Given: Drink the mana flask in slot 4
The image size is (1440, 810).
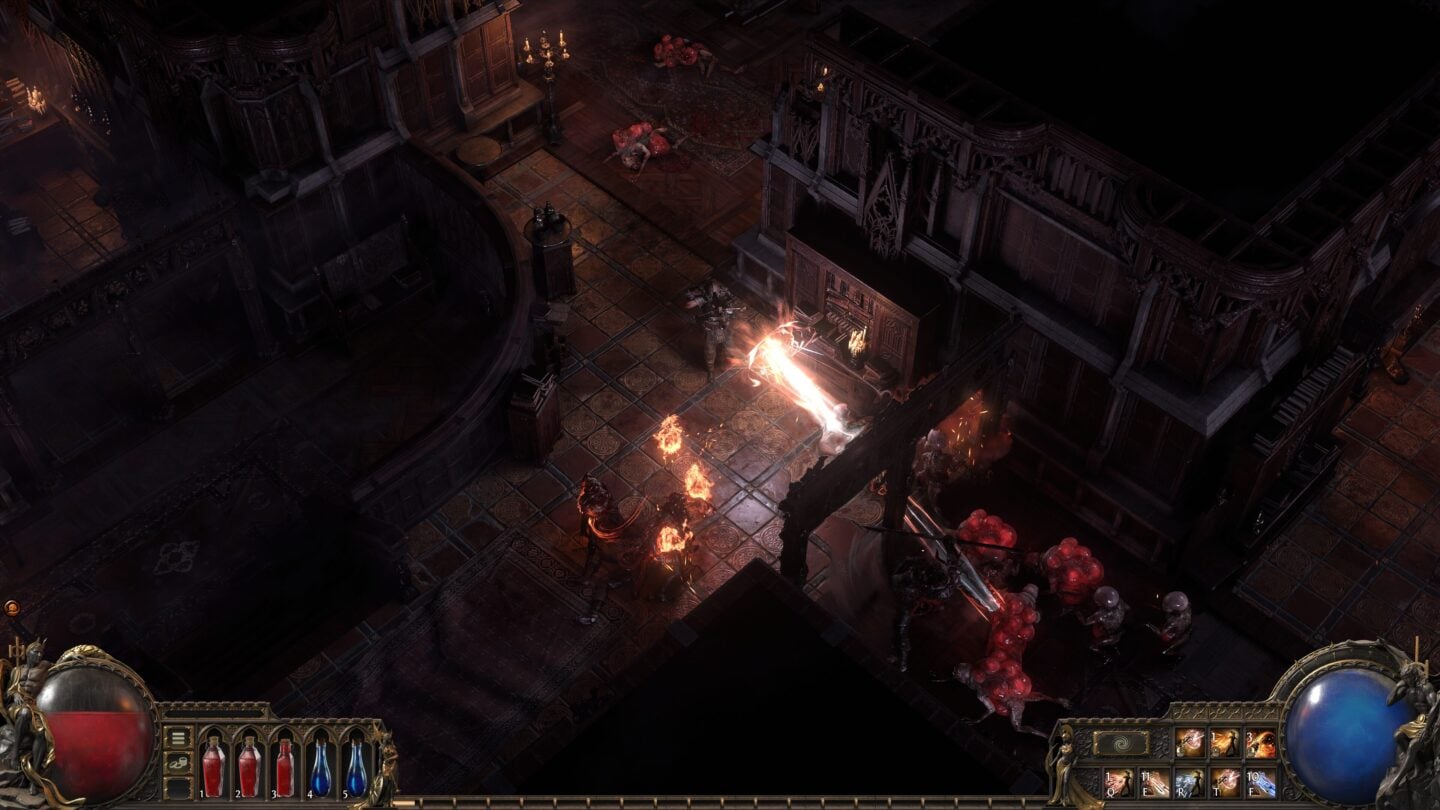Looking at the screenshot, I should click(320, 767).
